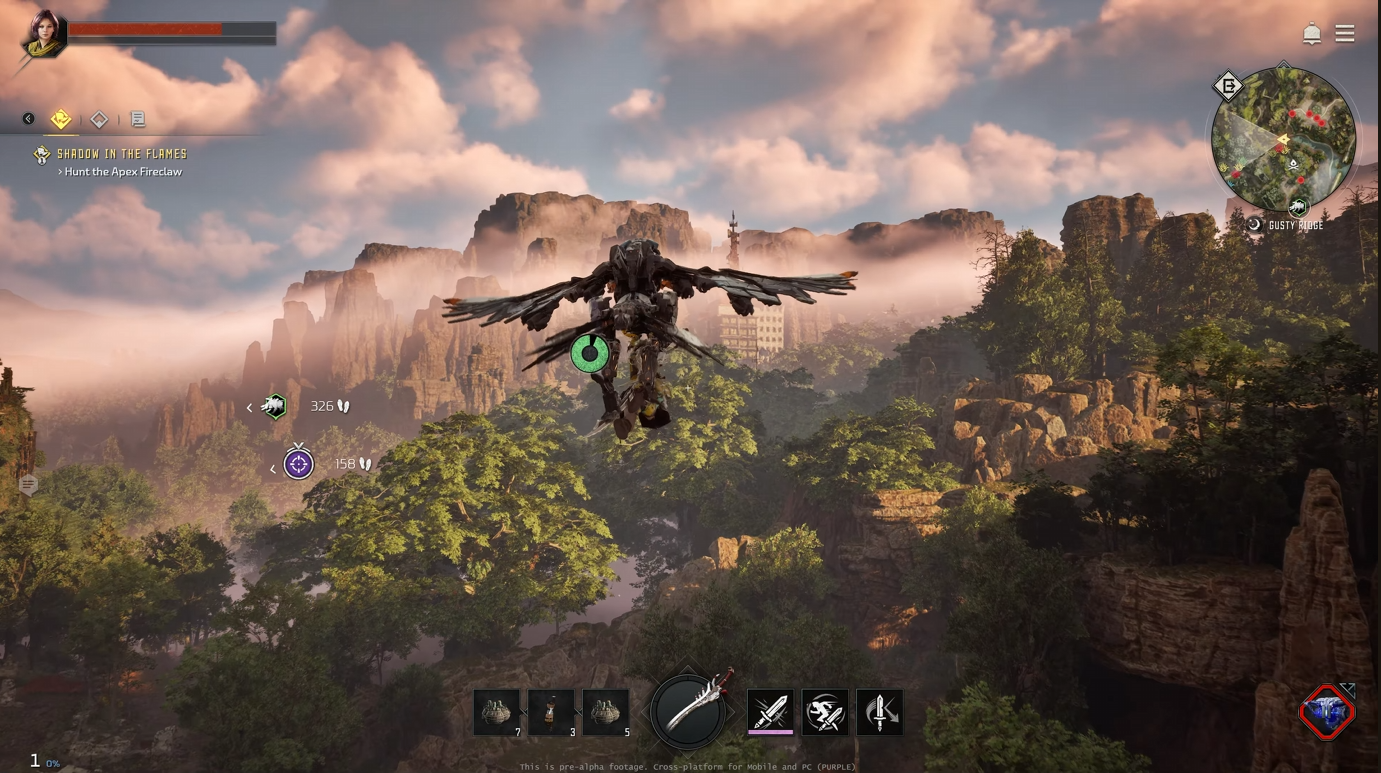Open the chat bubble icon on left edge
Viewport: 1381px width, 773px height.
click(x=28, y=485)
